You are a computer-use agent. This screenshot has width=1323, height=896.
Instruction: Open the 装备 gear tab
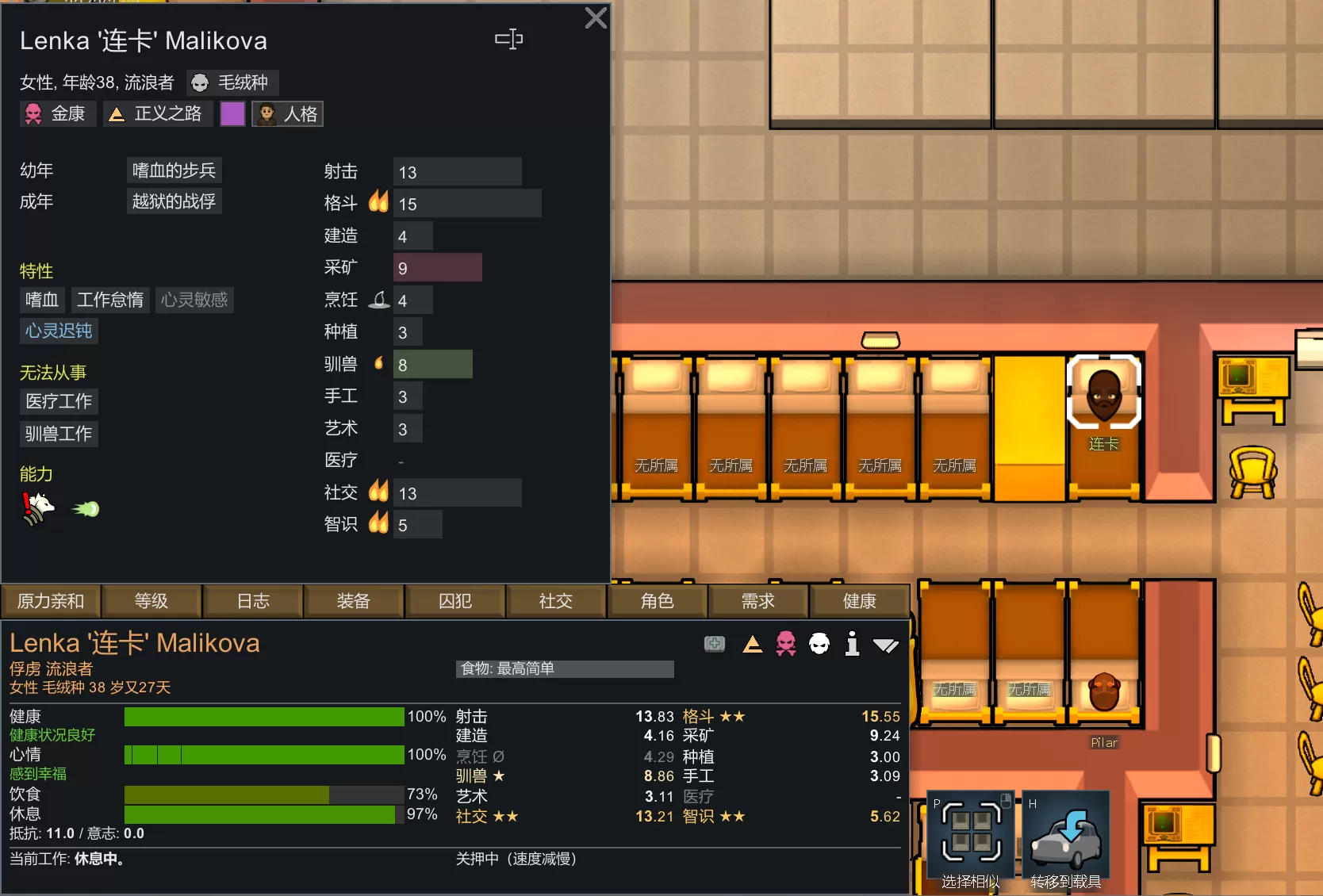click(x=354, y=601)
